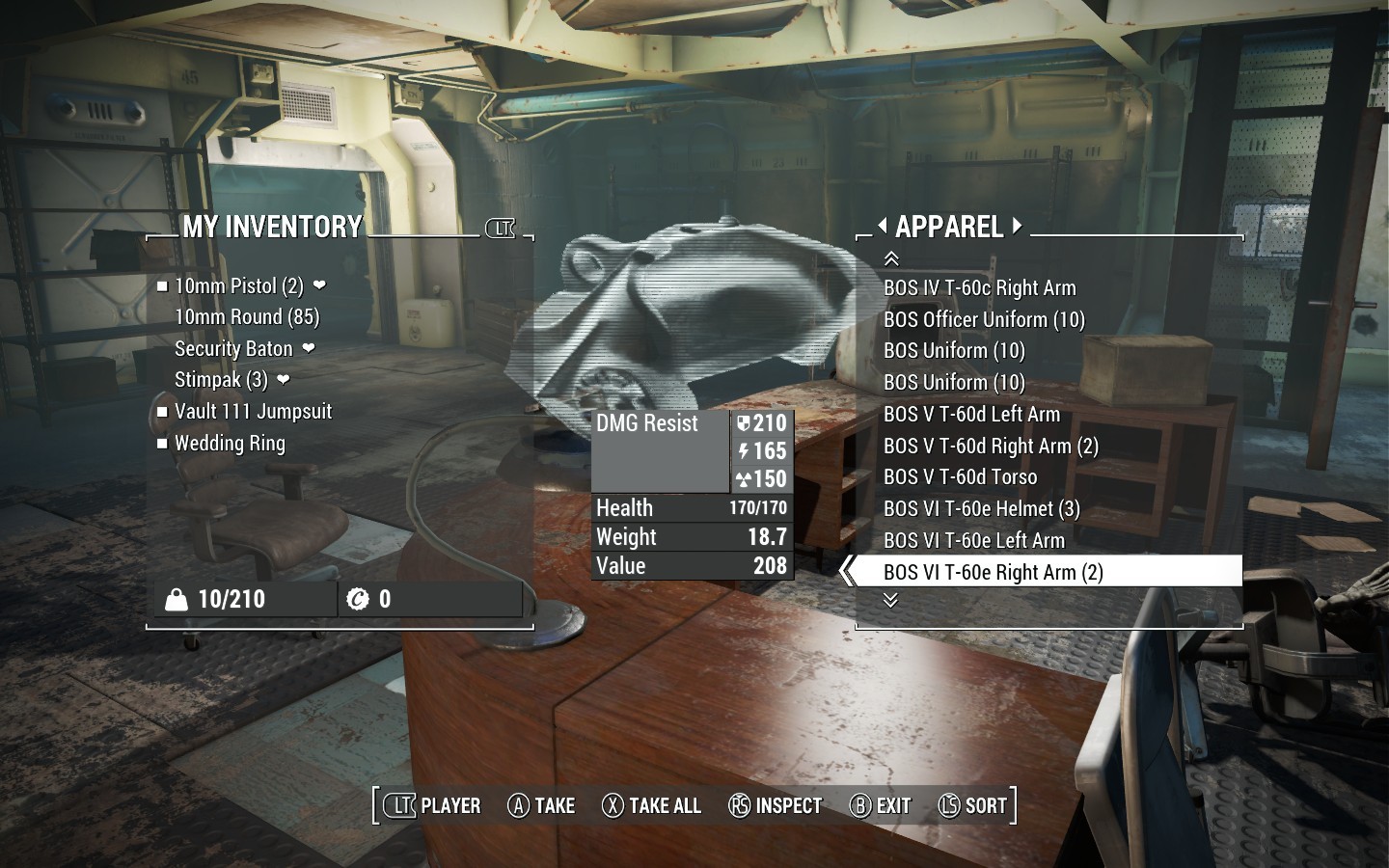Screen dimensions: 1389x868
Task: Select BOS V T-60d Left Arm
Action: [971, 415]
